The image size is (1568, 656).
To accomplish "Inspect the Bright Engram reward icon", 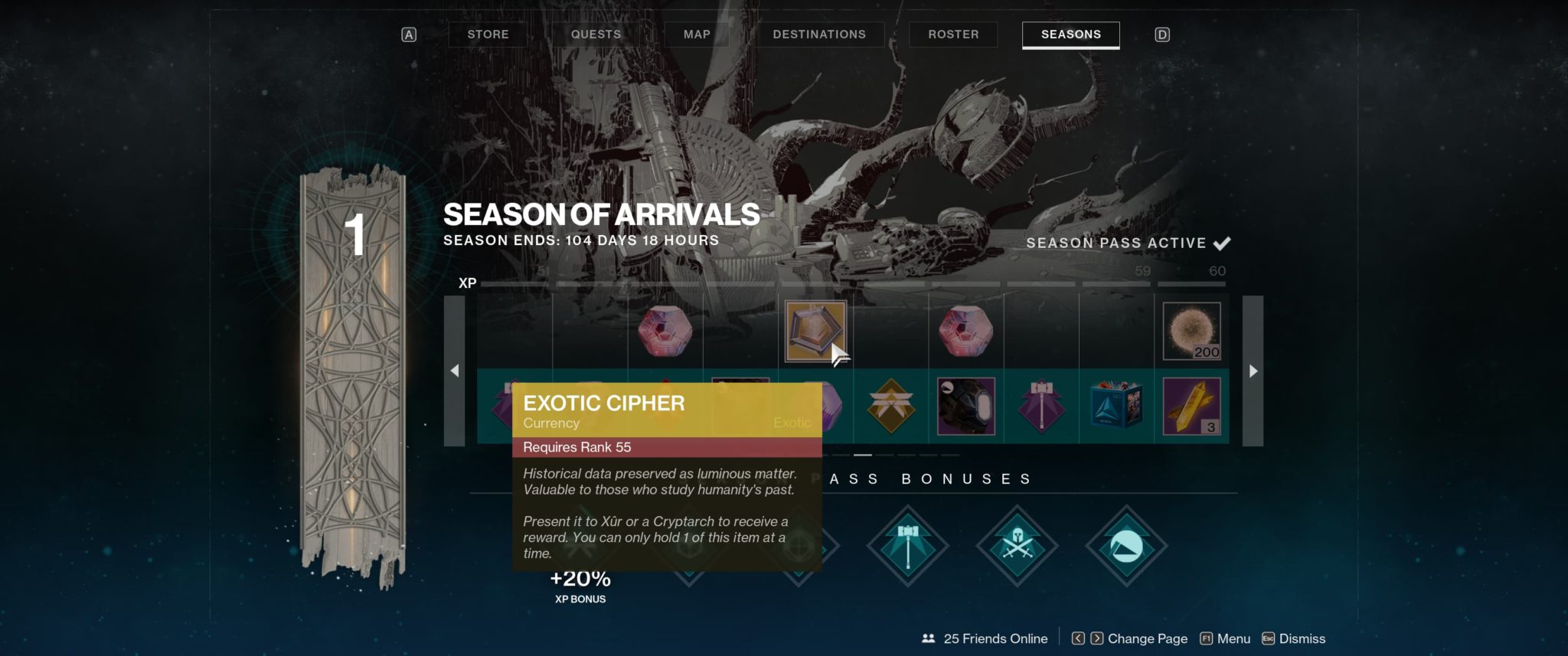I will pos(965,331).
